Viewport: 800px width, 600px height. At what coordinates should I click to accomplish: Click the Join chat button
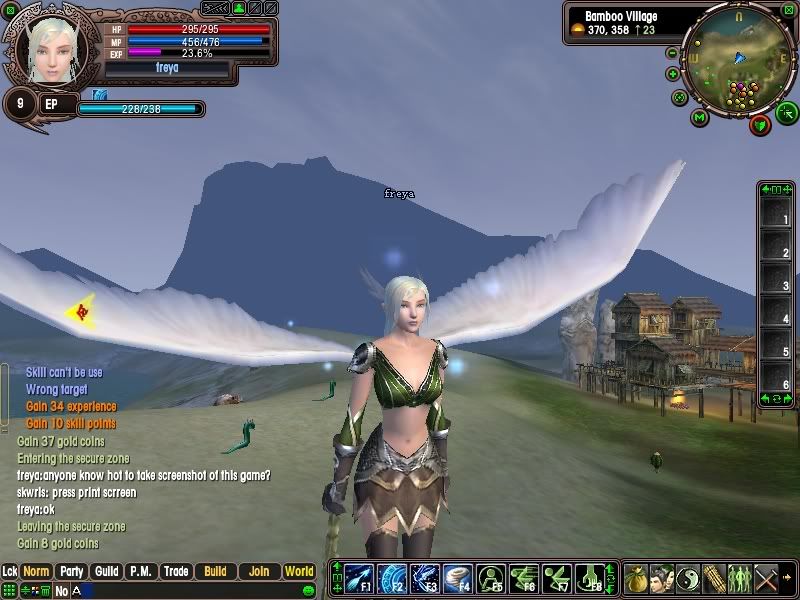pos(259,572)
